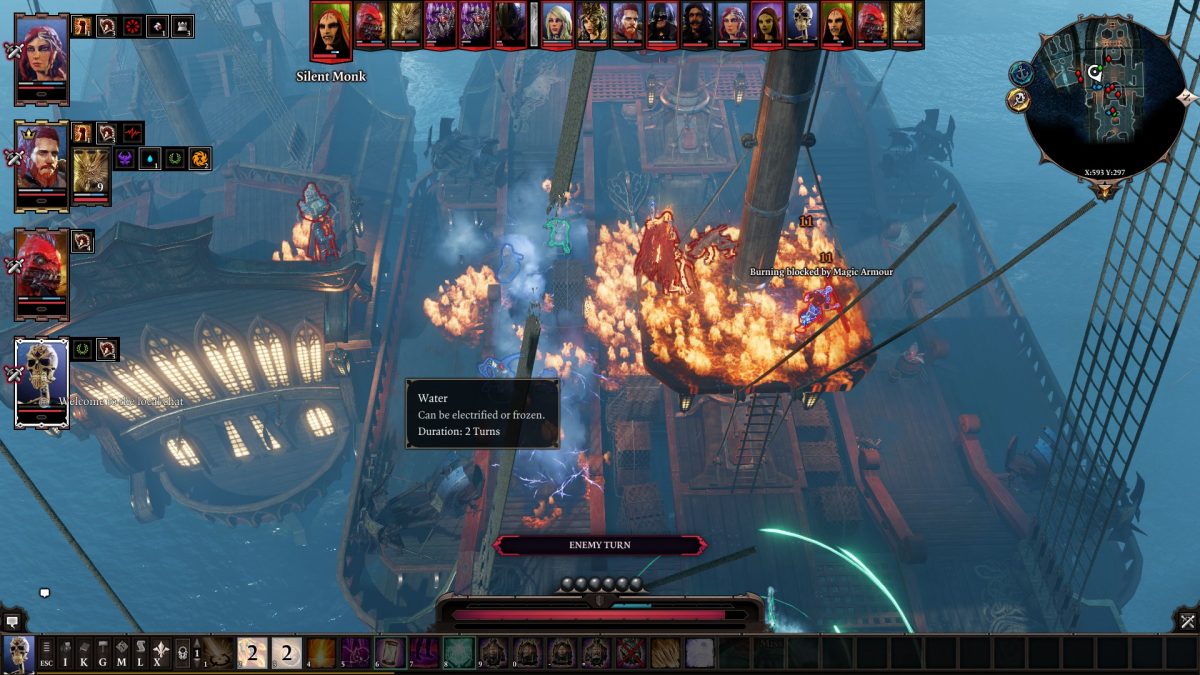This screenshot has width=1200, height=675.
Task: Open the skills book K button
Action: coord(84,653)
